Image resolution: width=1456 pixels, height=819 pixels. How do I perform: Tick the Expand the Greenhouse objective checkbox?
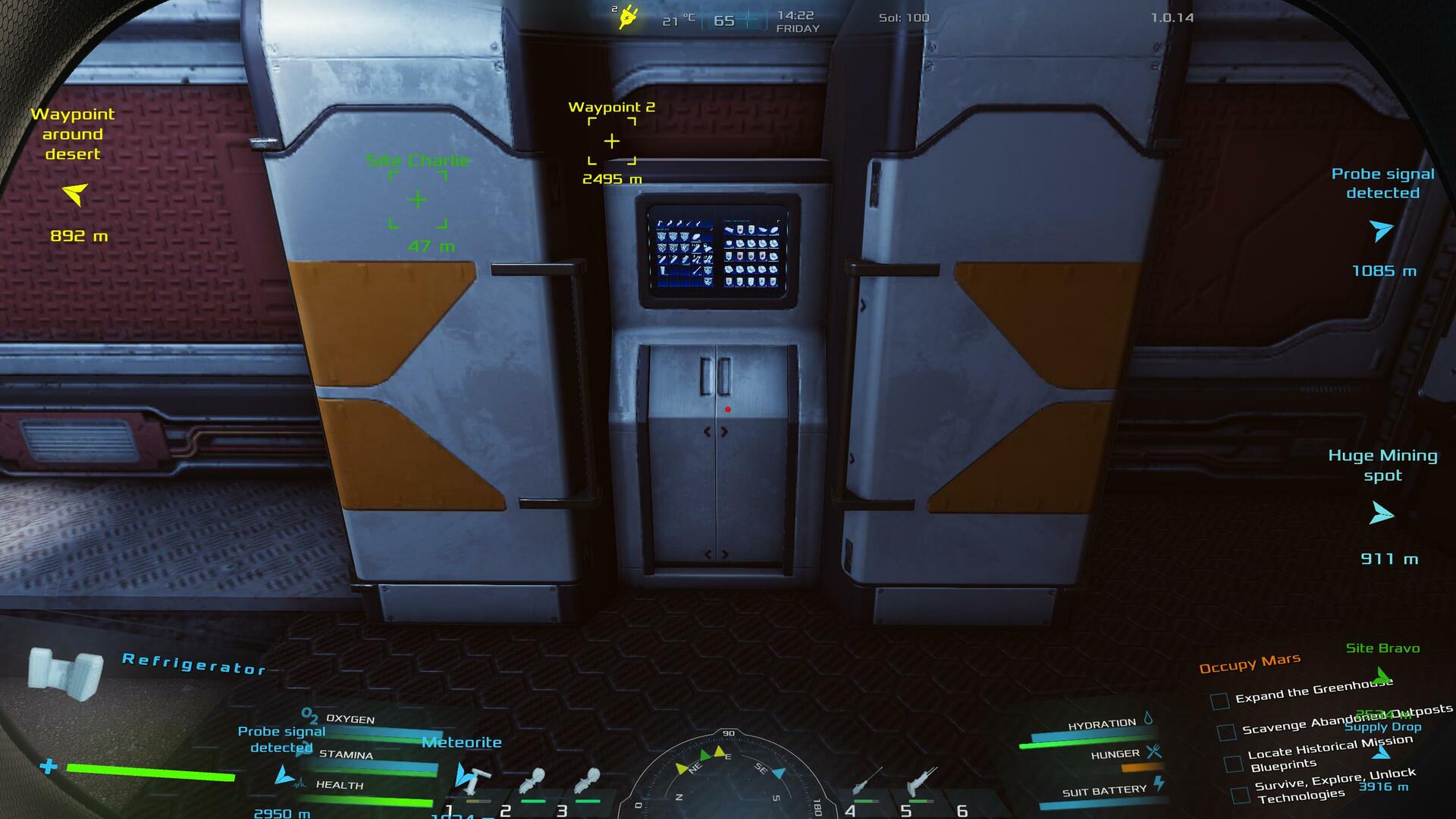tap(1219, 701)
